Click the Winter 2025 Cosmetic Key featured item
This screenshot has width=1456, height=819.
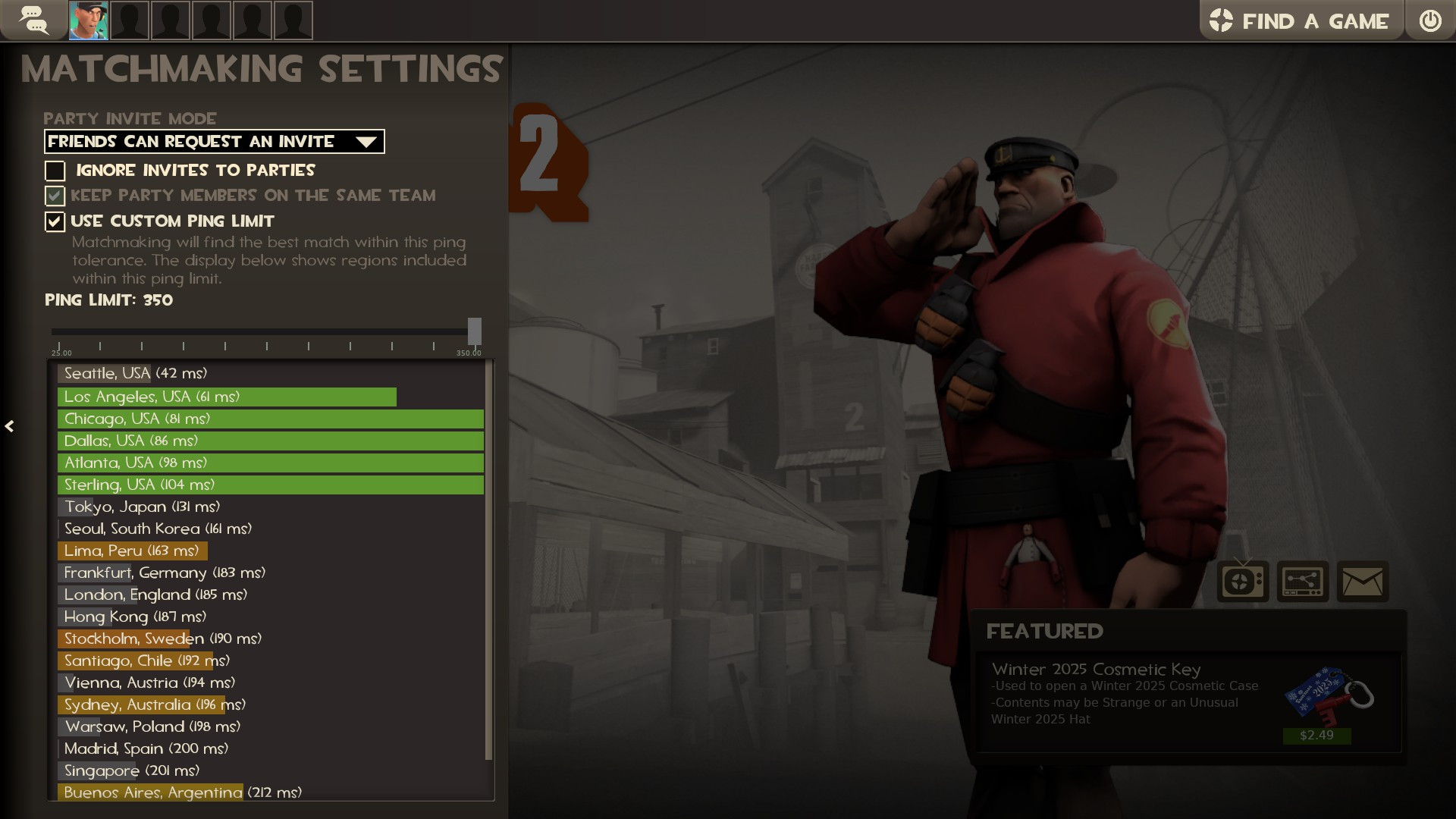(1096, 670)
